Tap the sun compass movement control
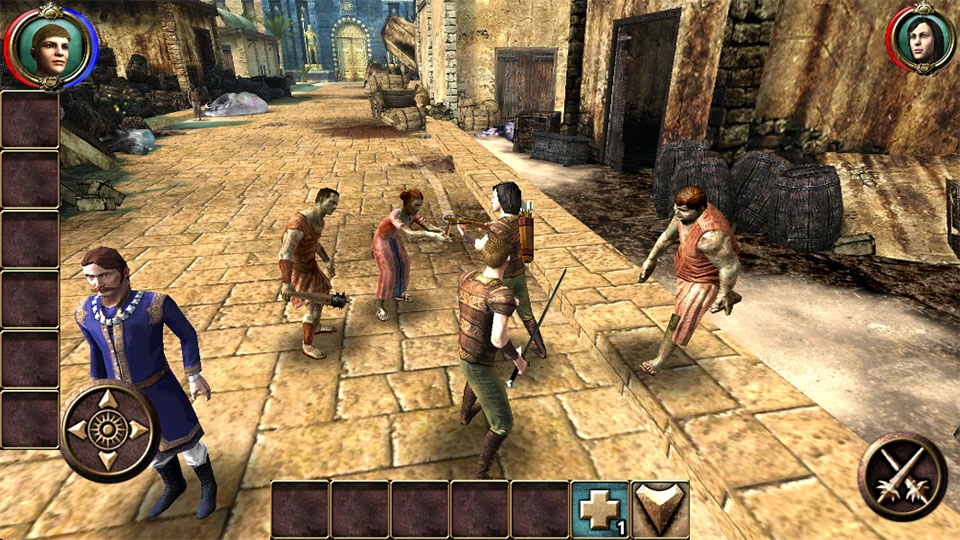960x540 pixels. [108, 430]
